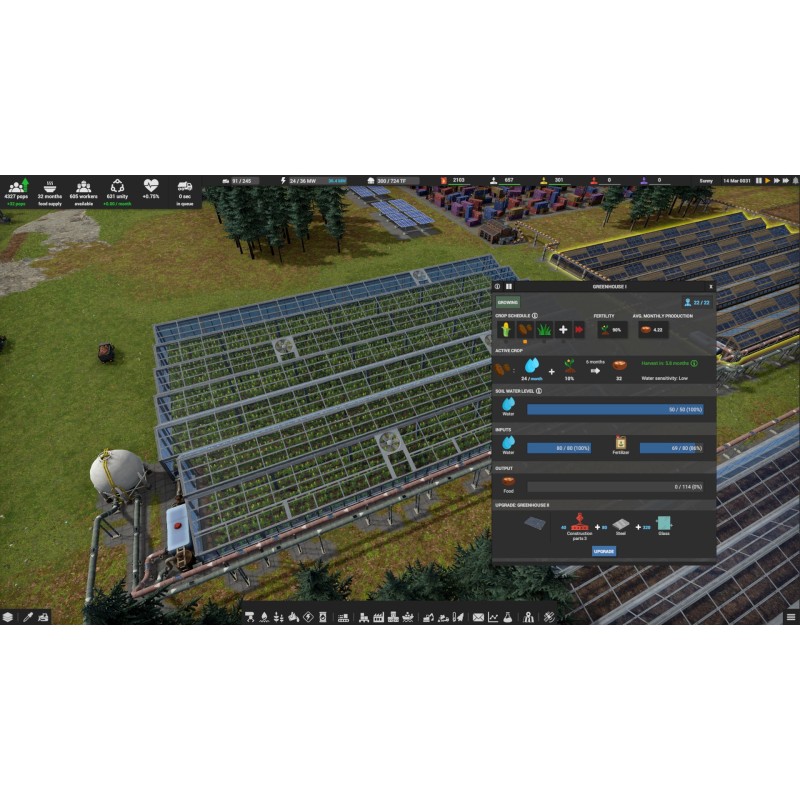Open the statistics graph menu
The width and height of the screenshot is (800, 800).
click(x=492, y=617)
